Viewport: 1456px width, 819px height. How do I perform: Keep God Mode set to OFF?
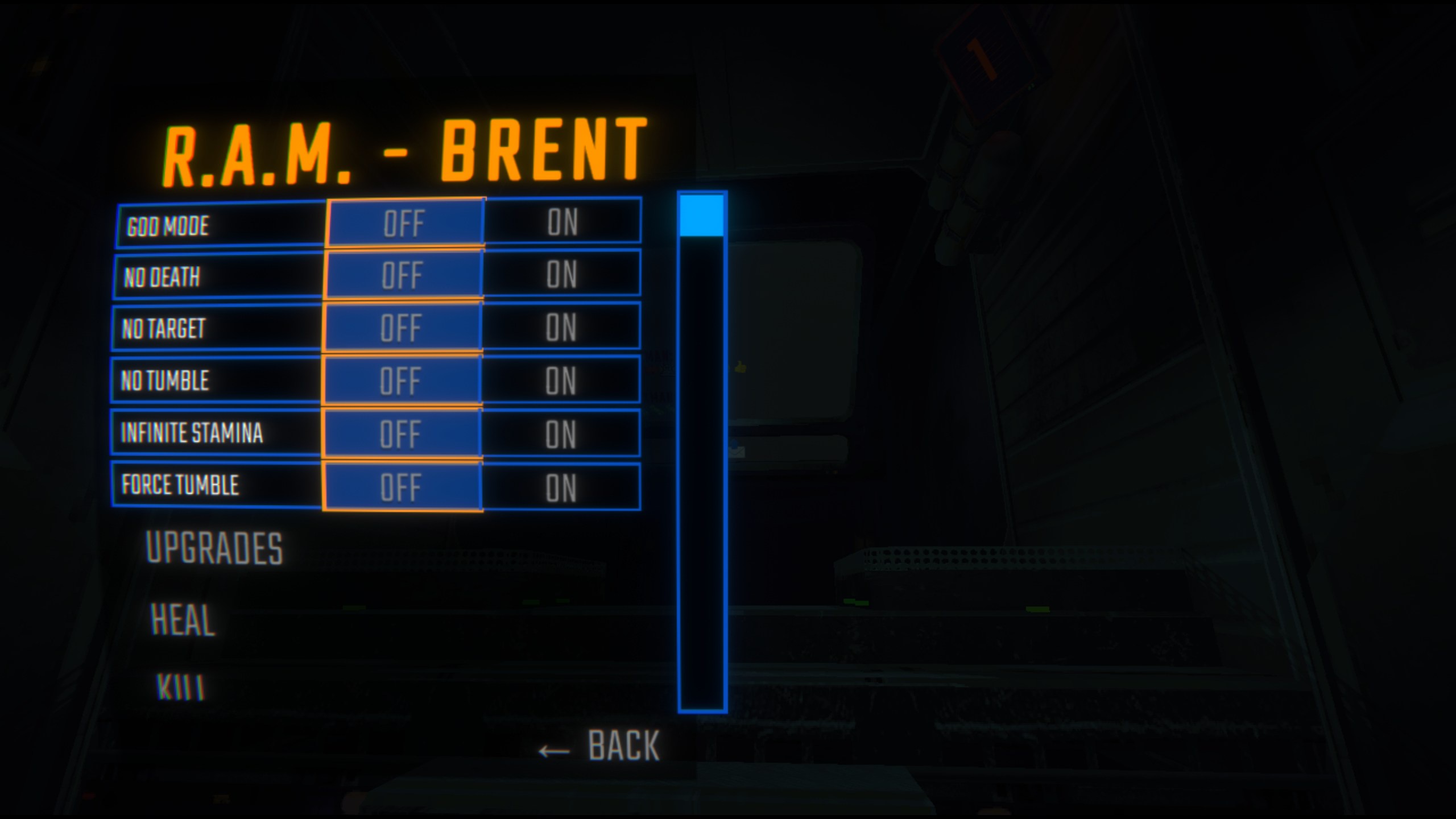405,223
